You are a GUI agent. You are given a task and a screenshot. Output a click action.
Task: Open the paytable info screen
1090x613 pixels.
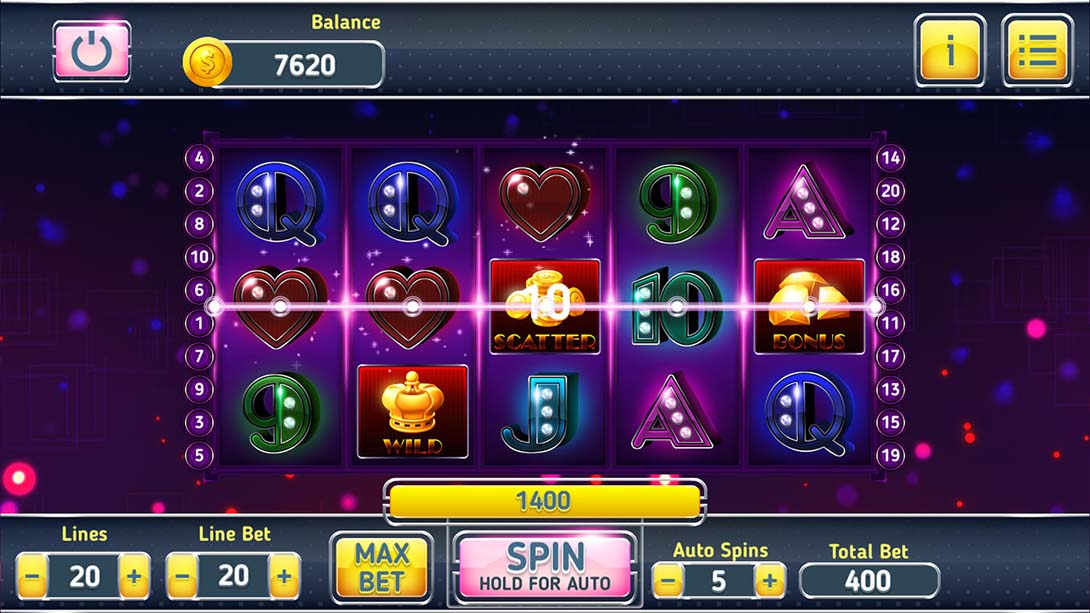[x=949, y=50]
